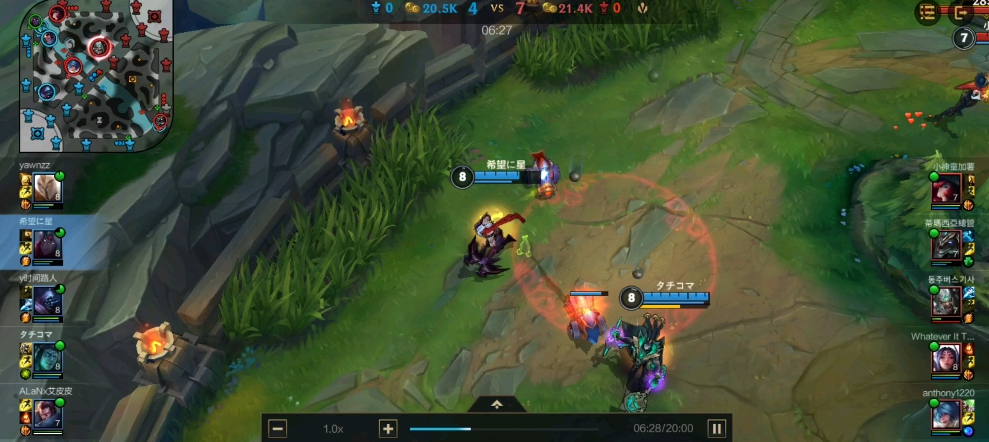Pause the replay playback
The height and width of the screenshot is (442, 989).
pyautogui.click(x=716, y=429)
